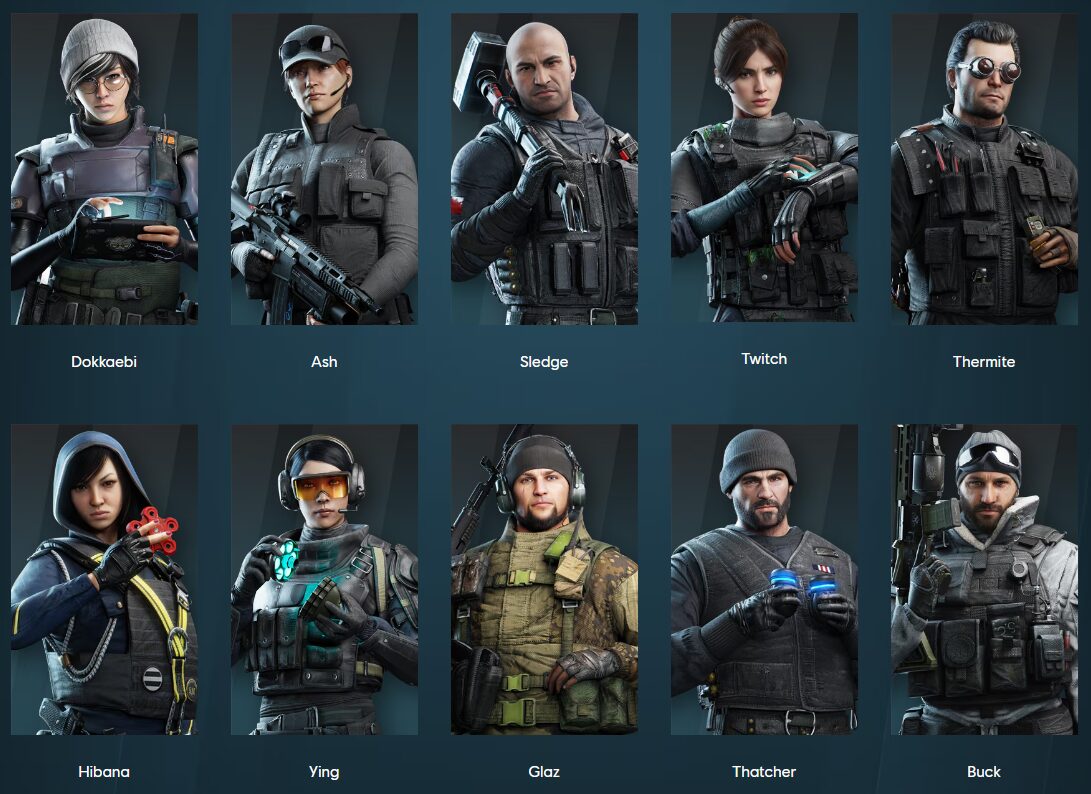Choose Ash from the operator grid
The image size is (1091, 794).
pyautogui.click(x=324, y=169)
